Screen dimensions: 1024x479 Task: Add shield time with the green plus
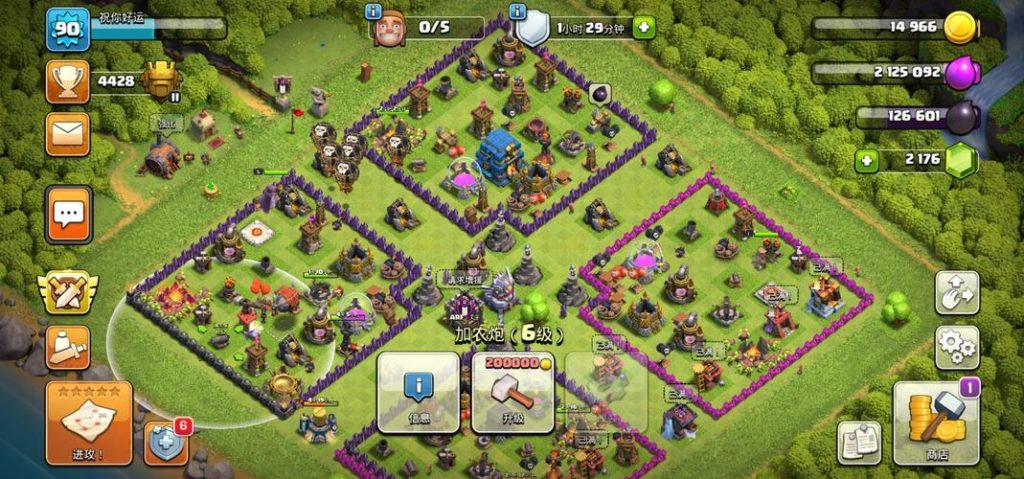[643, 27]
